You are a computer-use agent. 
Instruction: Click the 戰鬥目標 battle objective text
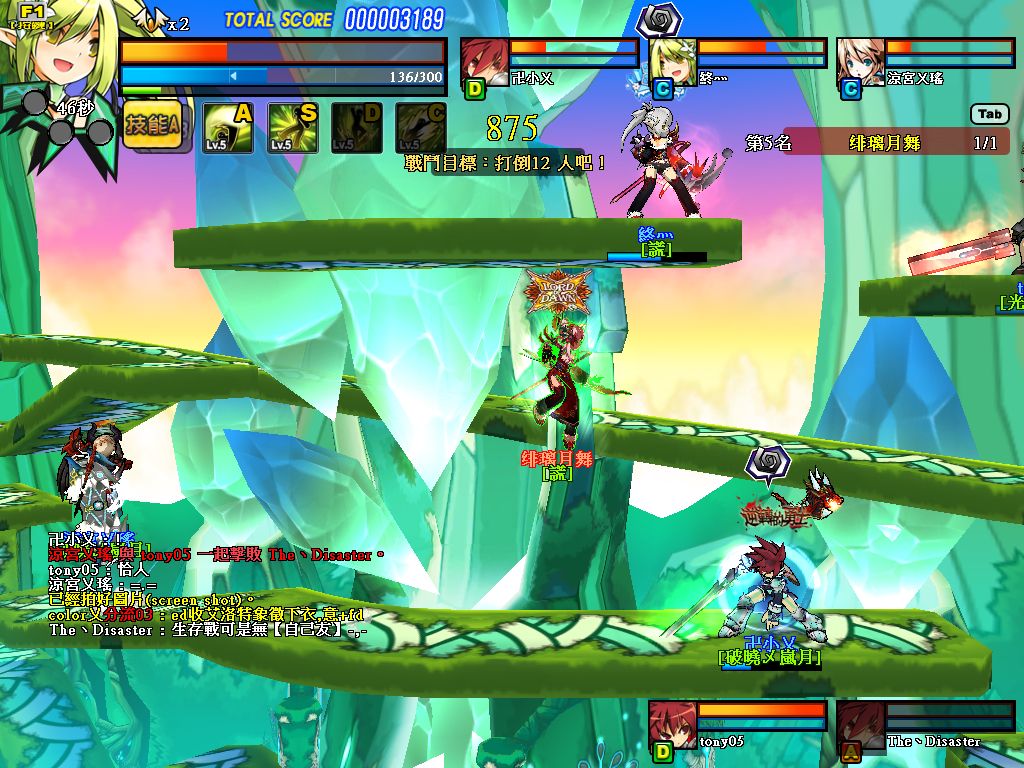pyautogui.click(x=506, y=162)
